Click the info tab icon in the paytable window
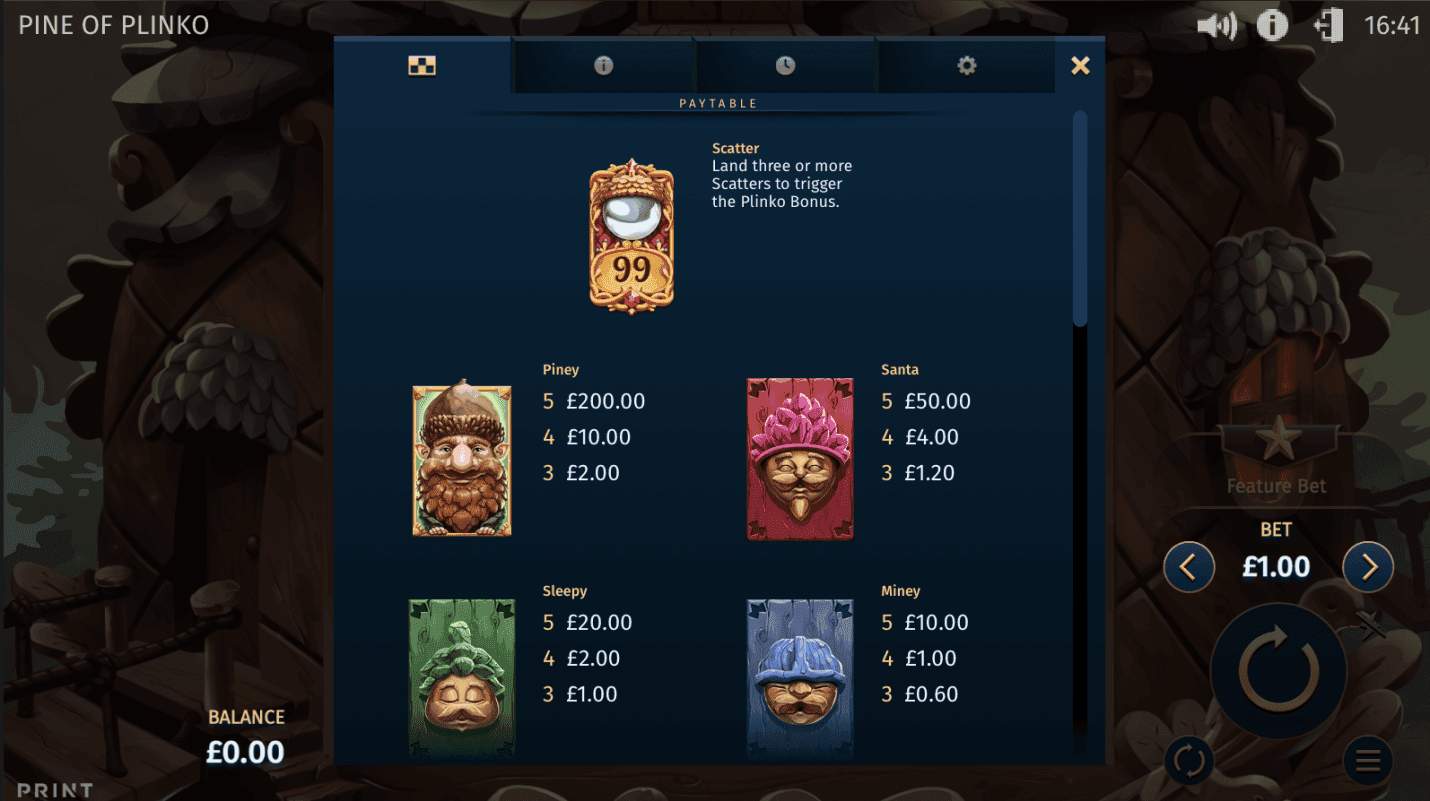Screen dimensions: 1430x801 tap(601, 64)
